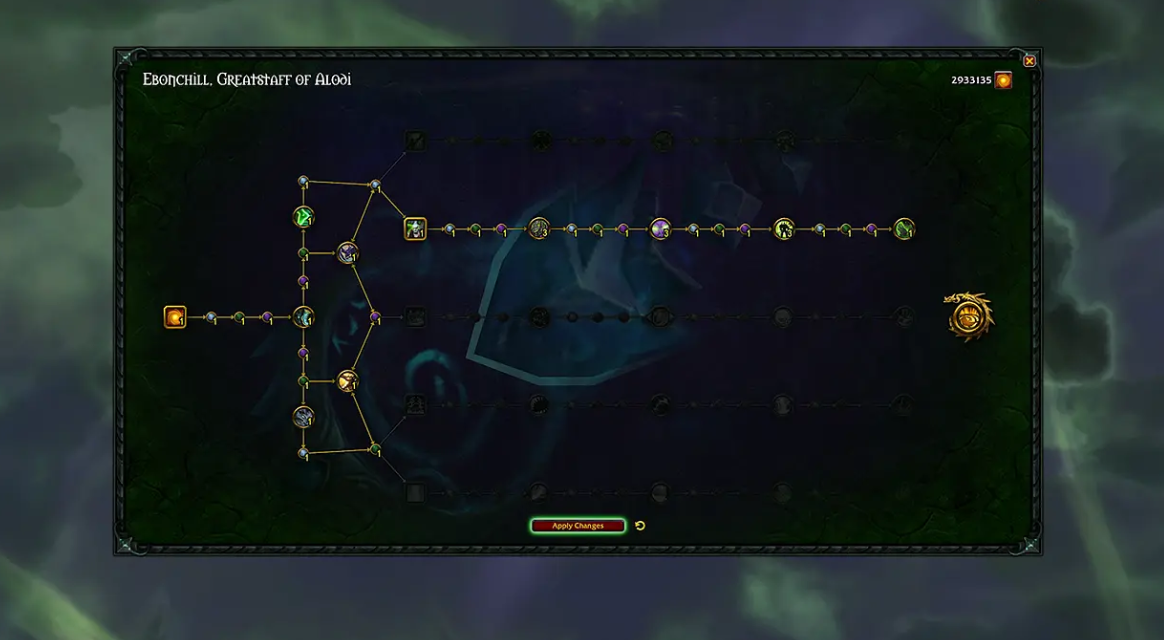Choose the purple orb trait in the lit row
Image resolution: width=1164 pixels, height=640 pixels.
coord(660,229)
